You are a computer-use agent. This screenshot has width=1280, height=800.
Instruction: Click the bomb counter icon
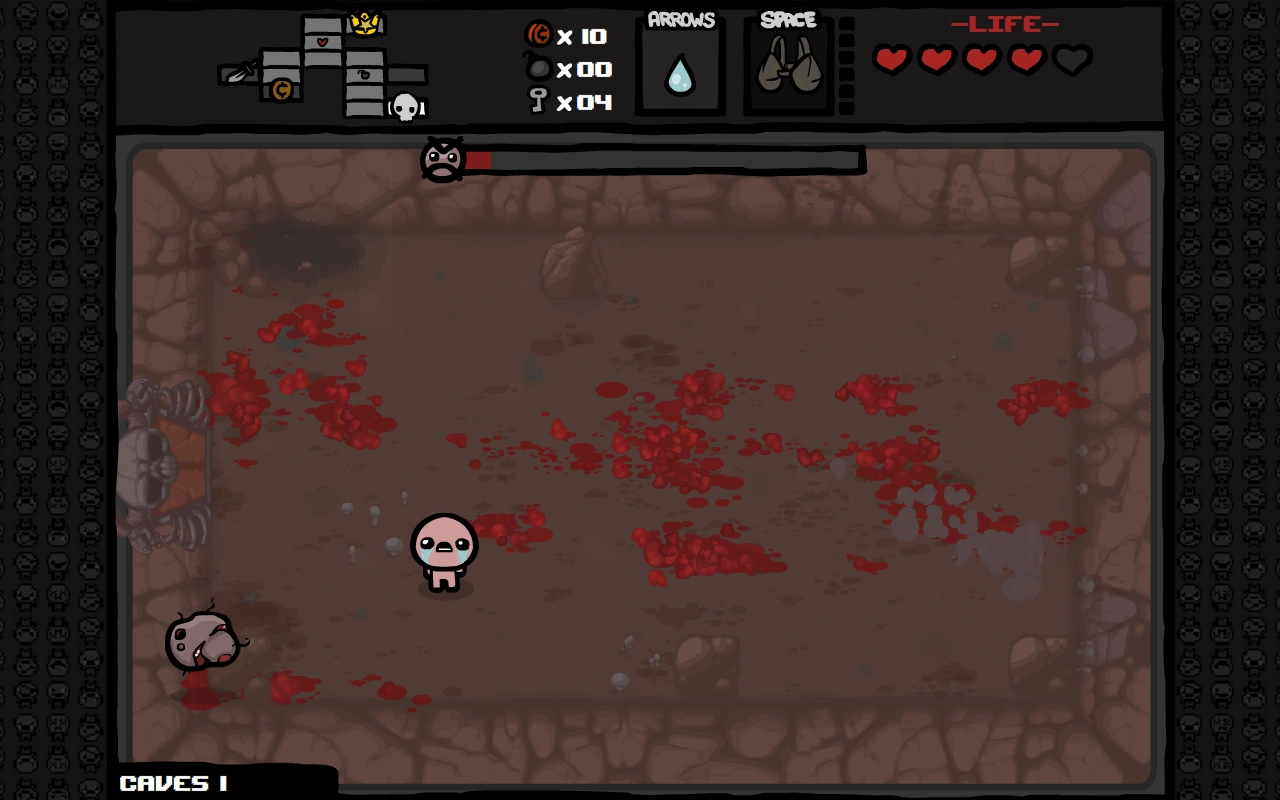[537, 69]
